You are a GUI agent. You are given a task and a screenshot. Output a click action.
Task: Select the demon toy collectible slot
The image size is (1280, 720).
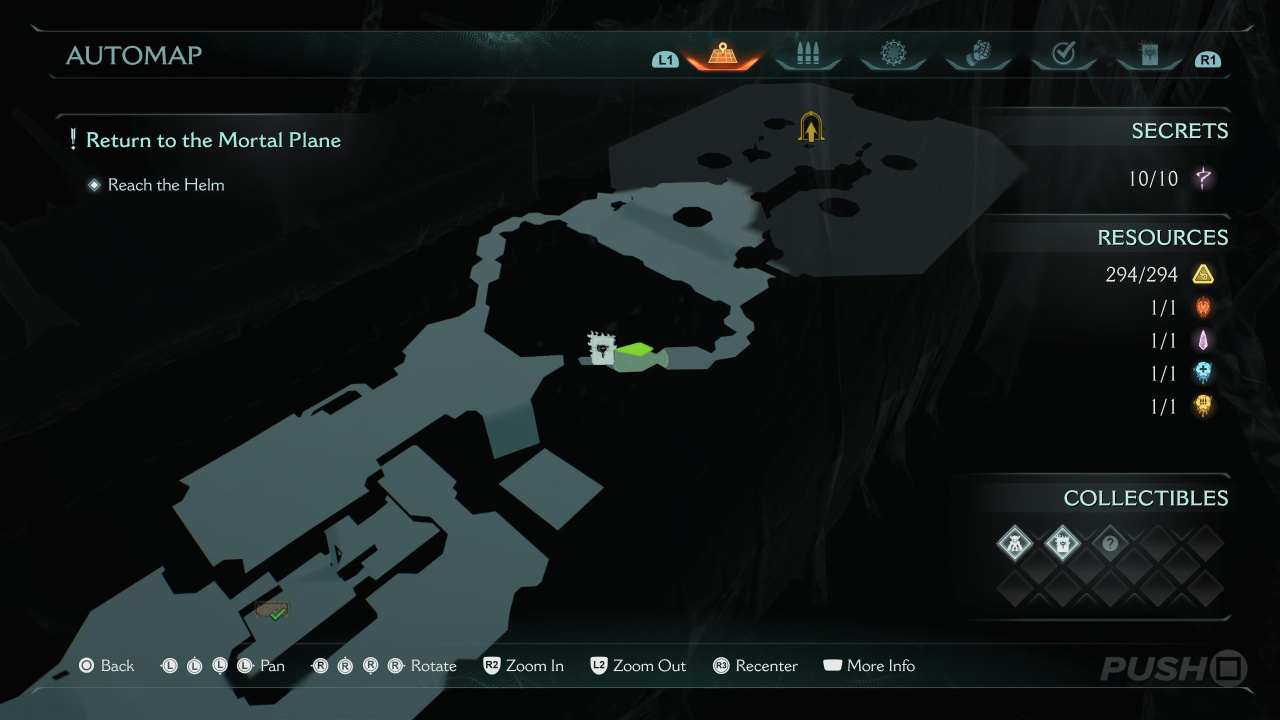(x=1015, y=544)
